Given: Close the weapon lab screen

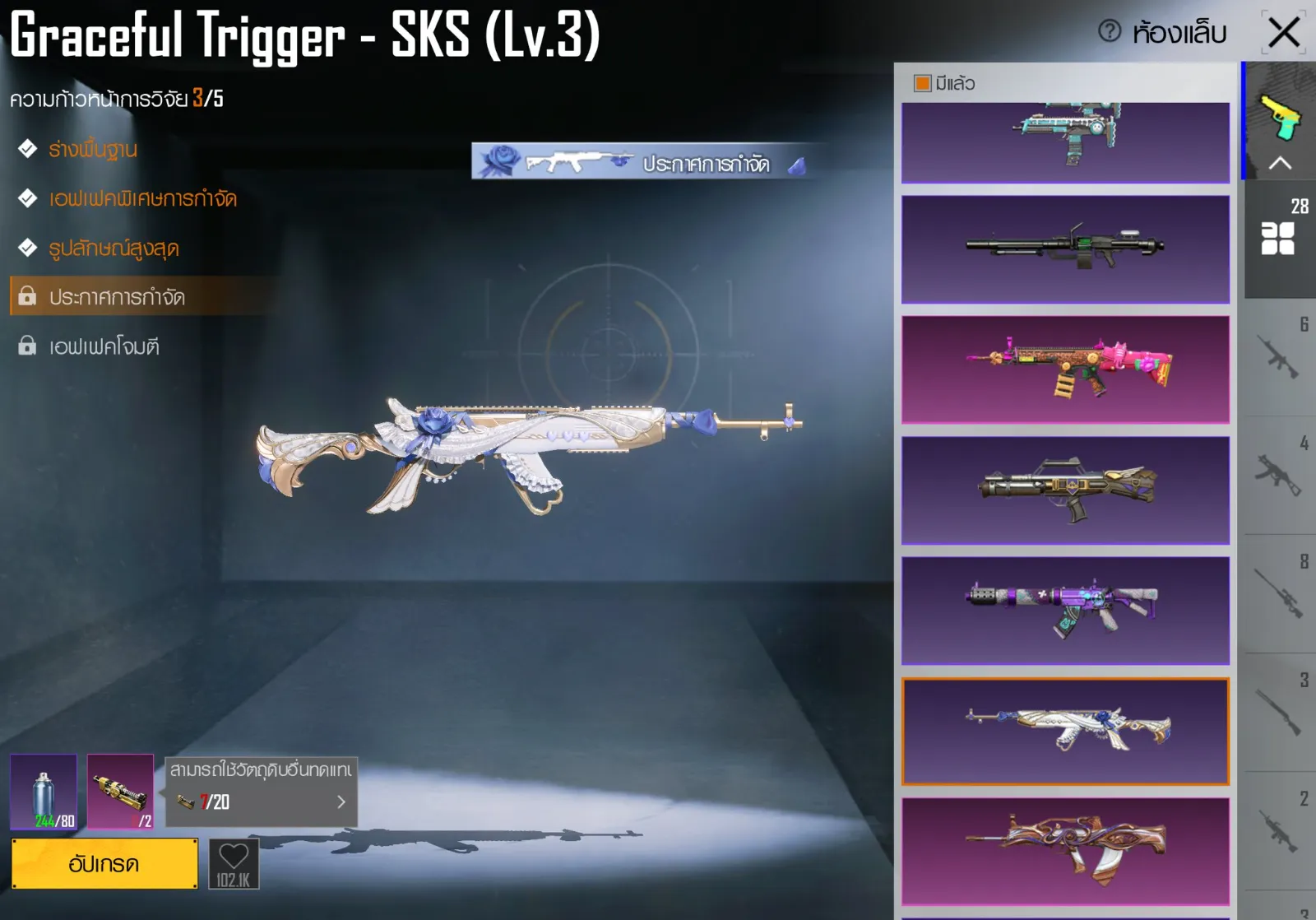Looking at the screenshot, I should [1283, 33].
